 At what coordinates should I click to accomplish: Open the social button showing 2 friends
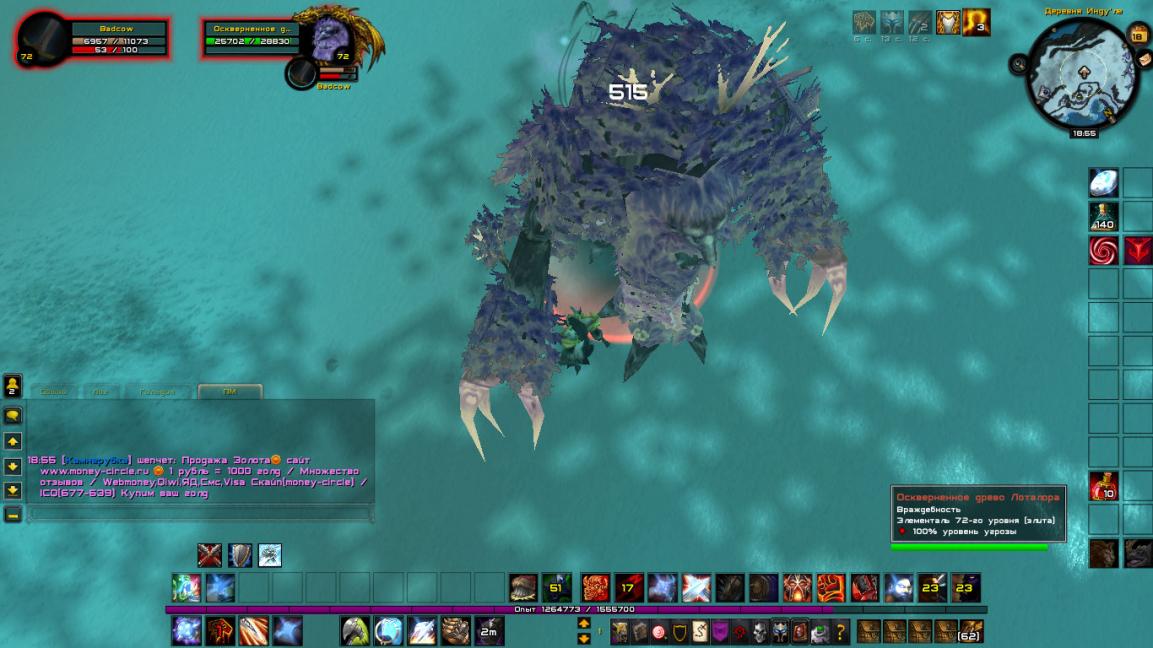click(13, 386)
